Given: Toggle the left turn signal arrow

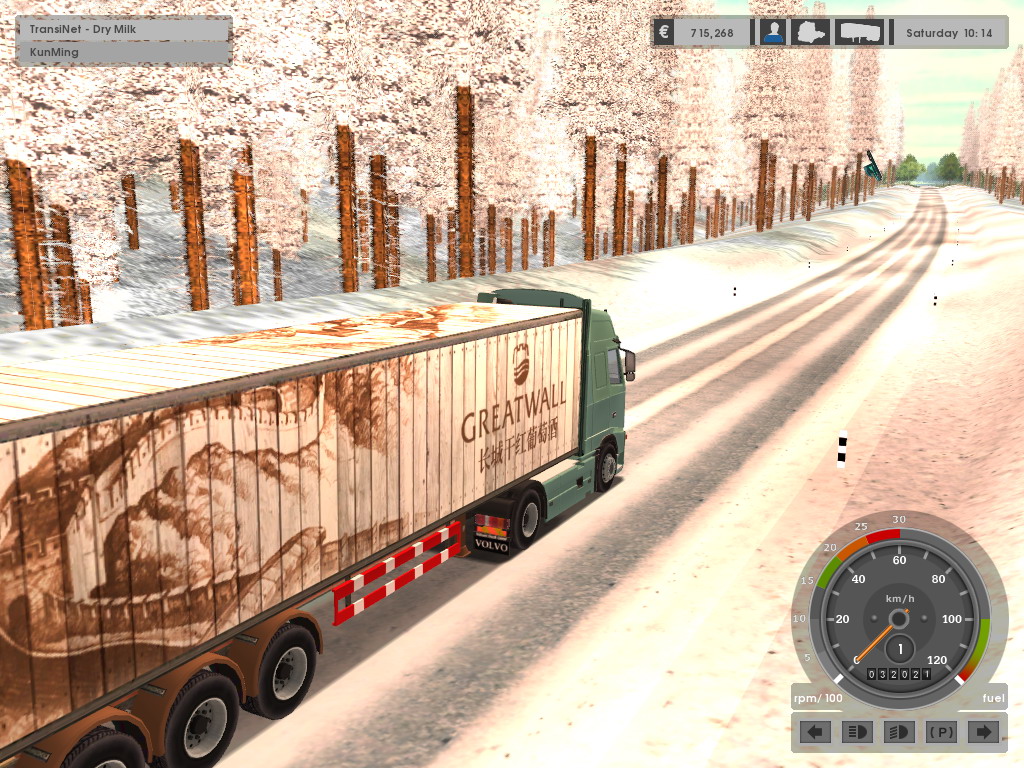Looking at the screenshot, I should coord(817,732).
